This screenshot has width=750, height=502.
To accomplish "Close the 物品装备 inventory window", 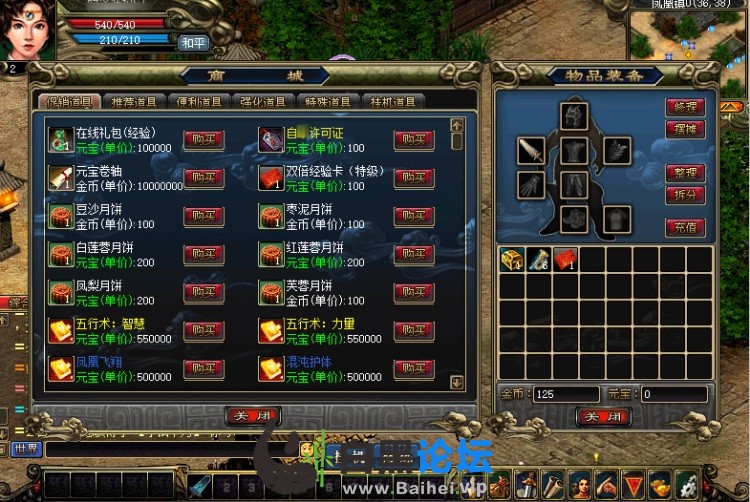I will pos(603,416).
